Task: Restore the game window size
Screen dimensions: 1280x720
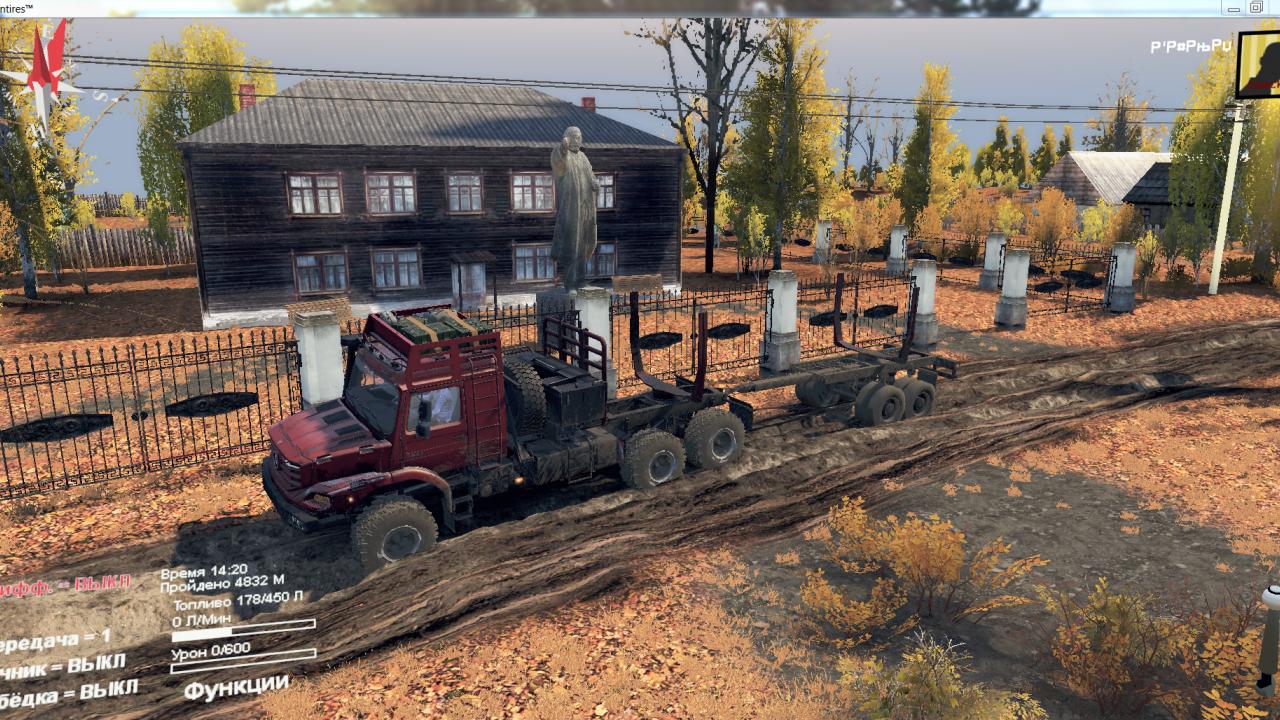Action: (1256, 8)
